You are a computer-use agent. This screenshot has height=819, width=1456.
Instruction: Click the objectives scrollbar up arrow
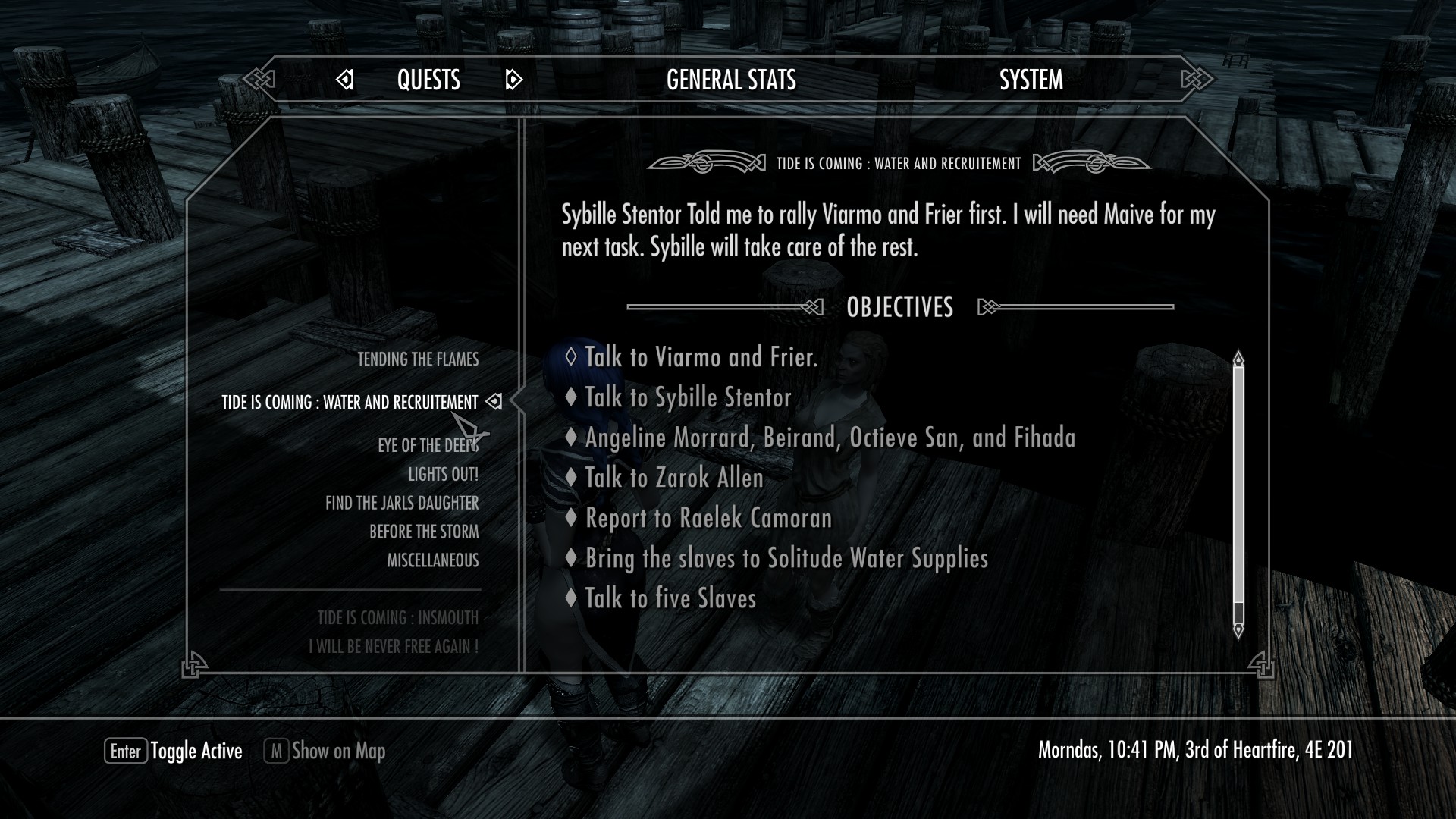(1238, 358)
